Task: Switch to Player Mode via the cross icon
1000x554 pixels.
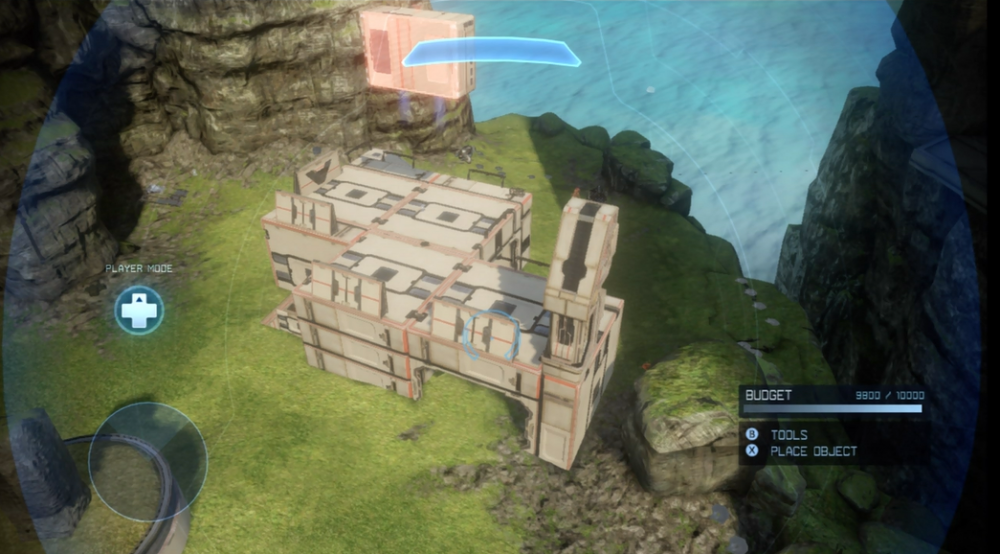Action: [x=139, y=310]
